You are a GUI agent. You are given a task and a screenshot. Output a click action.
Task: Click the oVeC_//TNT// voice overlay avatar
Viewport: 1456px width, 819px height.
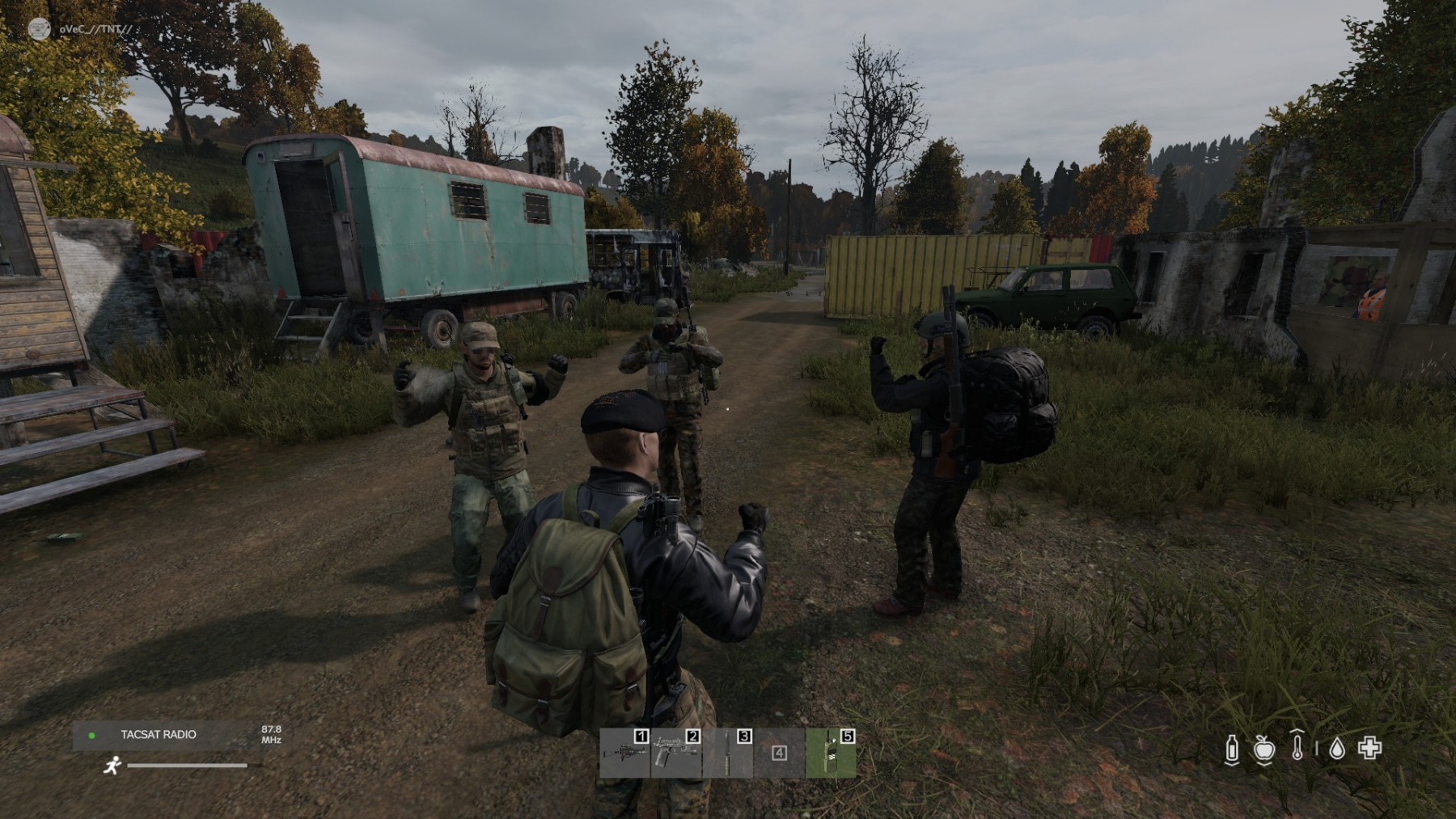click(x=39, y=29)
